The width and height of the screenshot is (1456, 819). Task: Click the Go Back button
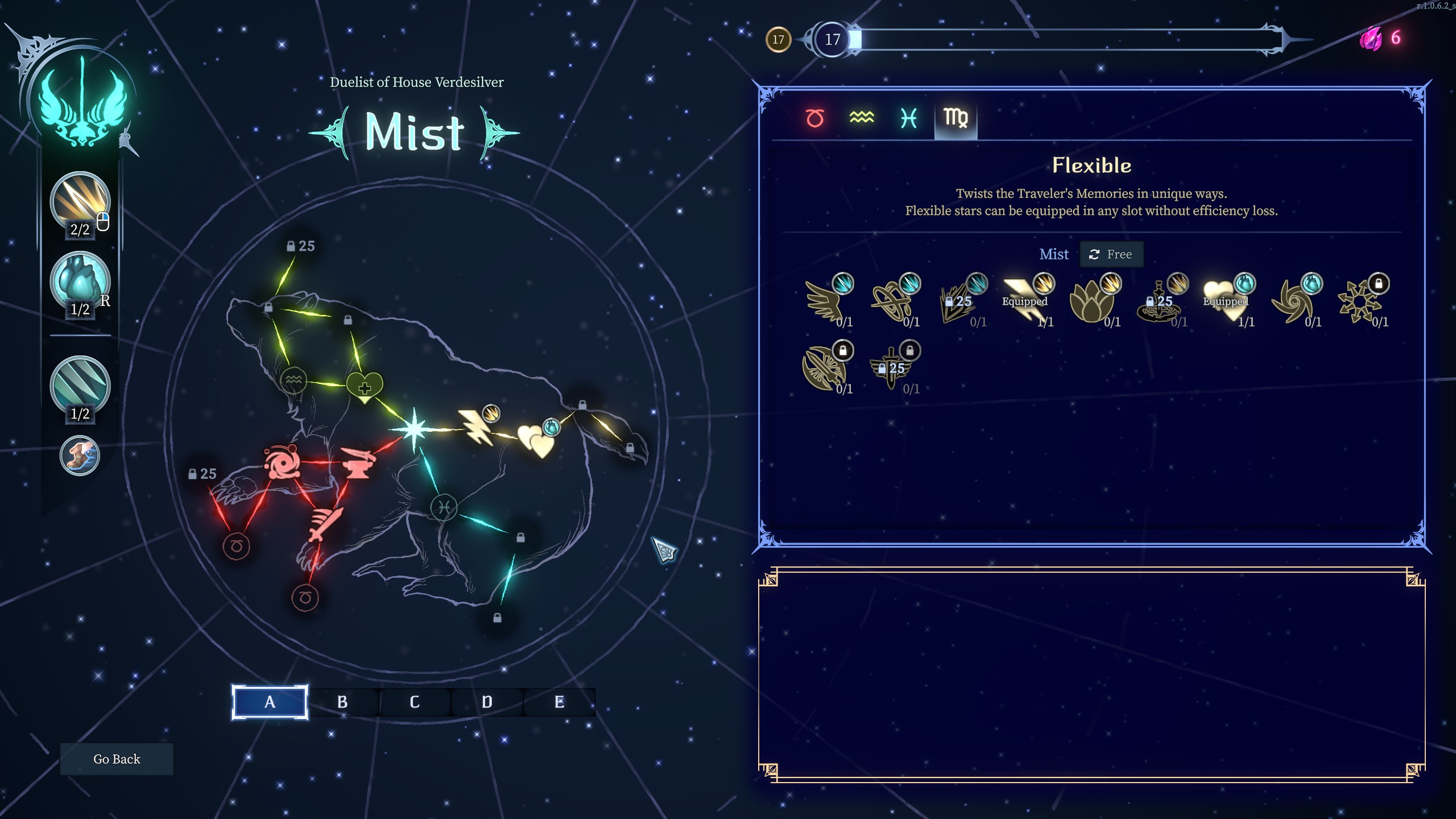click(117, 759)
